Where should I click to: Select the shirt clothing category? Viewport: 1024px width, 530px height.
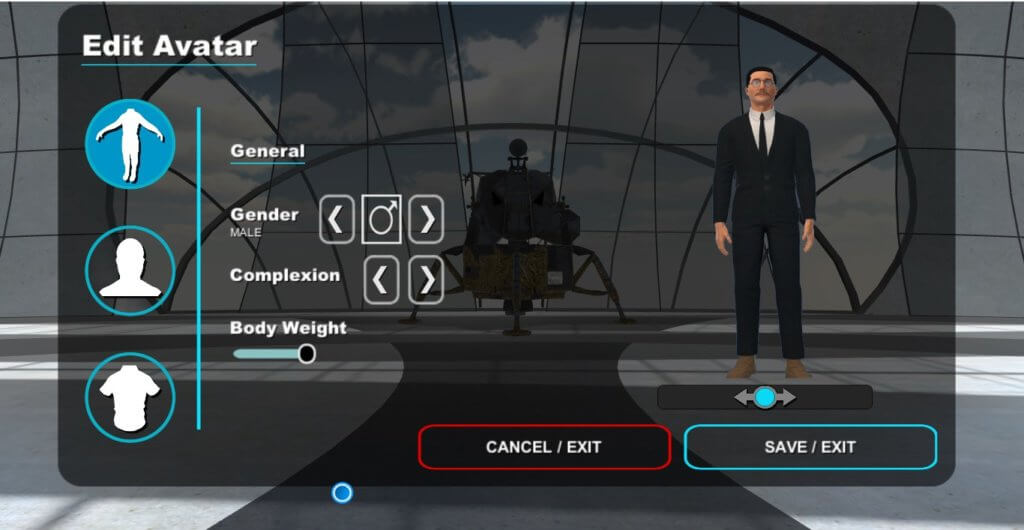click(130, 396)
